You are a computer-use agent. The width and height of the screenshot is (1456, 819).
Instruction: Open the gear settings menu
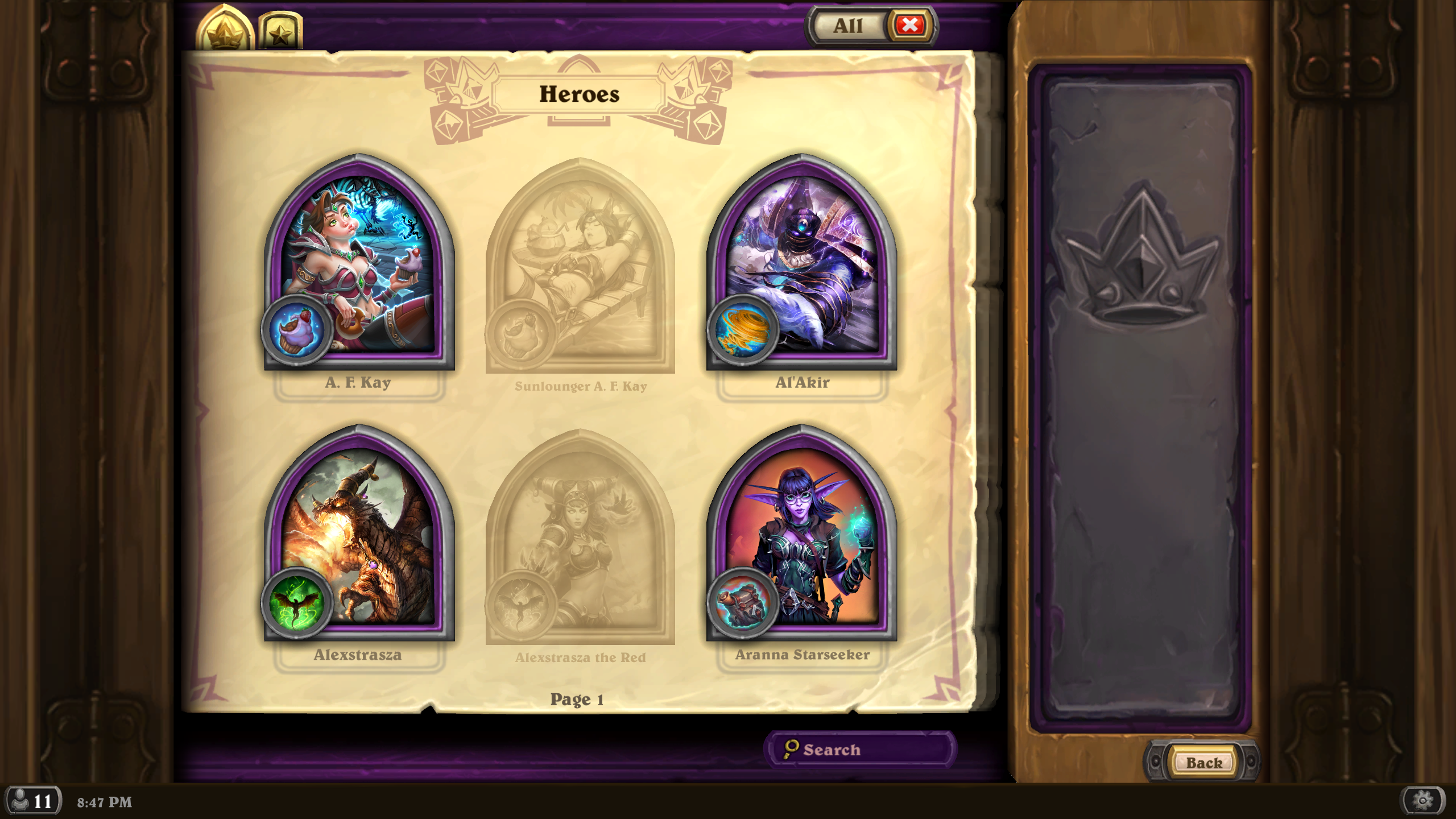point(1422,801)
